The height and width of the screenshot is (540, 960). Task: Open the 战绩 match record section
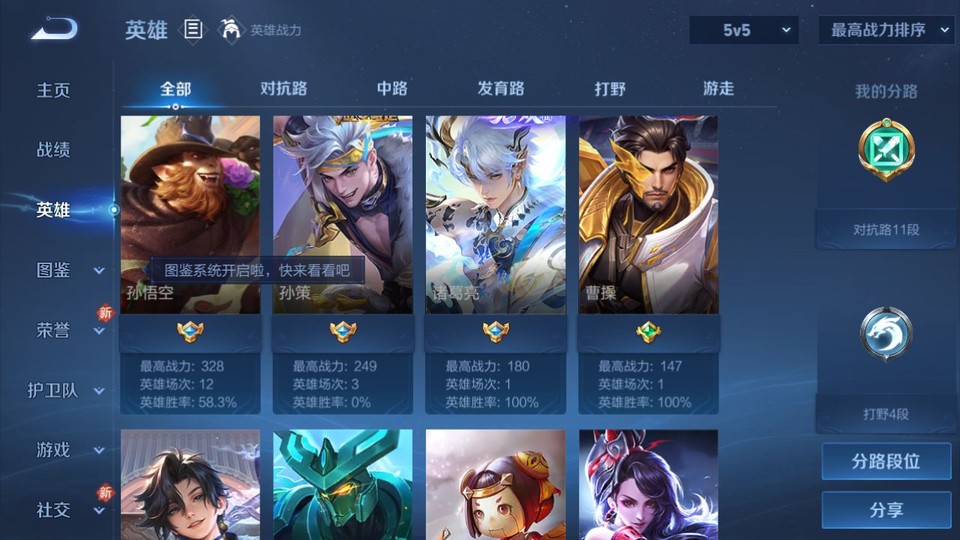pyautogui.click(x=54, y=150)
